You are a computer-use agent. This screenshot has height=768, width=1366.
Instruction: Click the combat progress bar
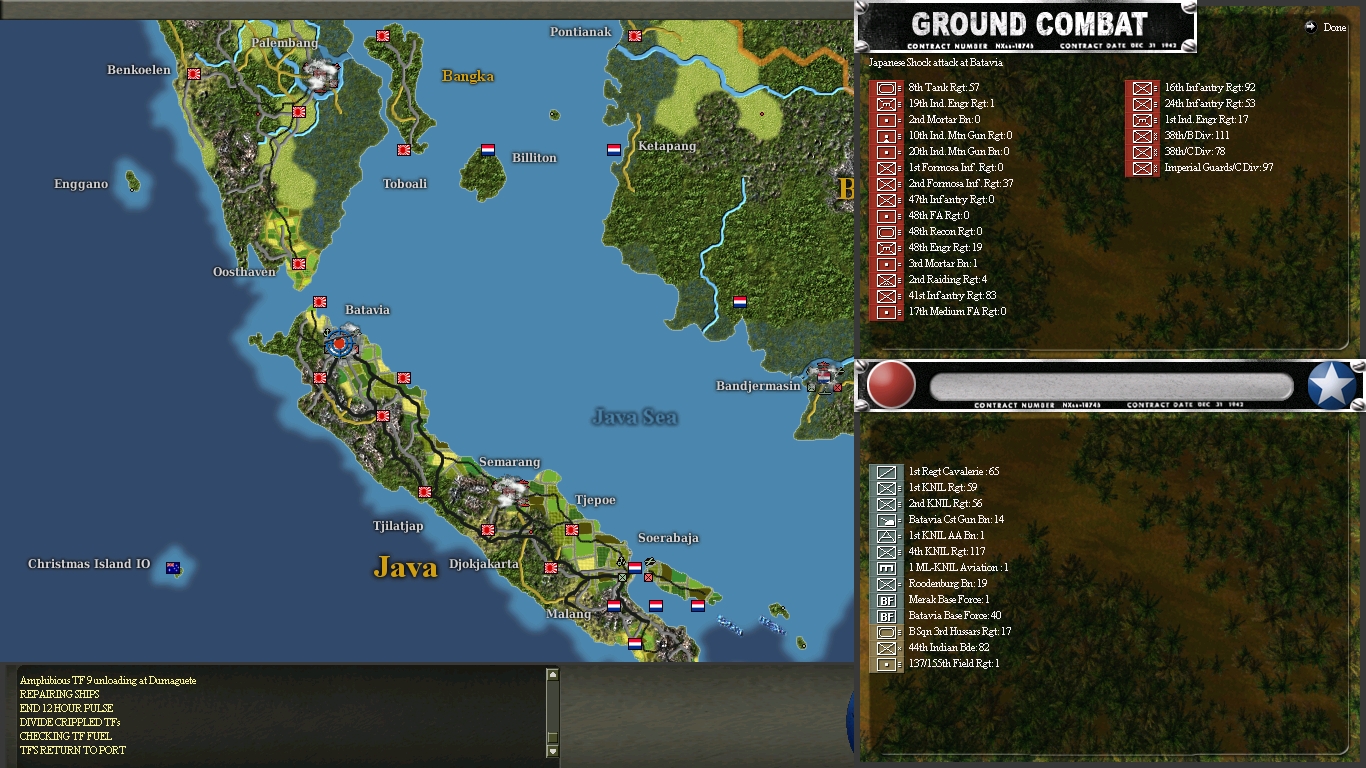click(1110, 384)
